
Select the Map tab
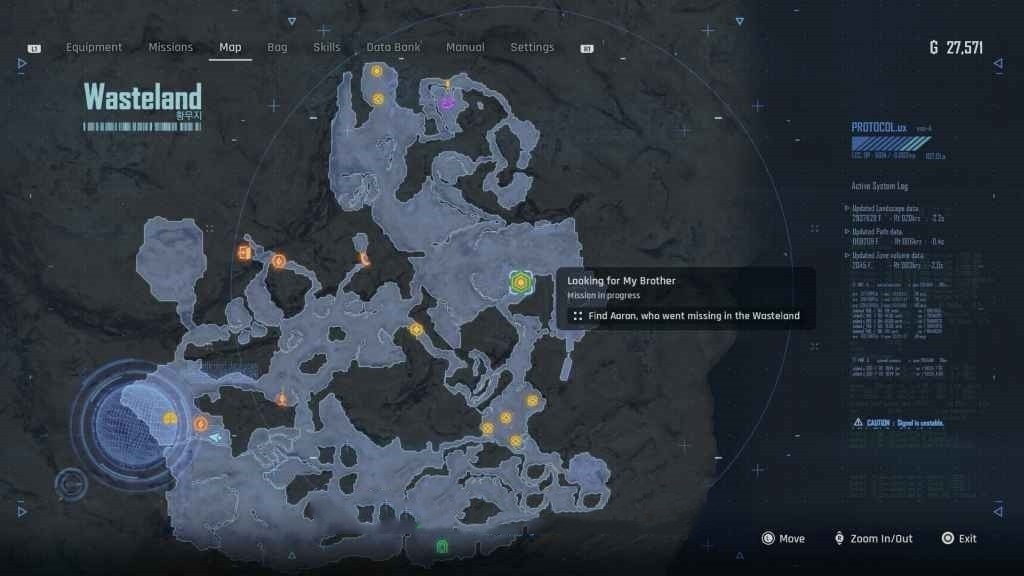(x=230, y=47)
